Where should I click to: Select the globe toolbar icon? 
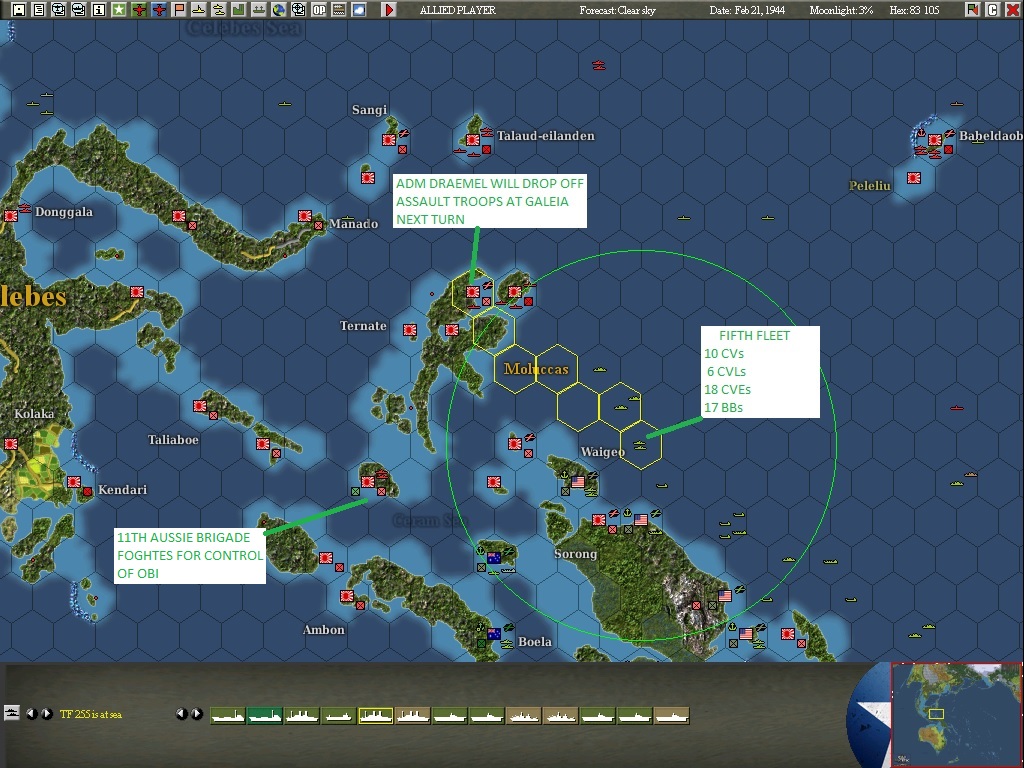(x=278, y=10)
